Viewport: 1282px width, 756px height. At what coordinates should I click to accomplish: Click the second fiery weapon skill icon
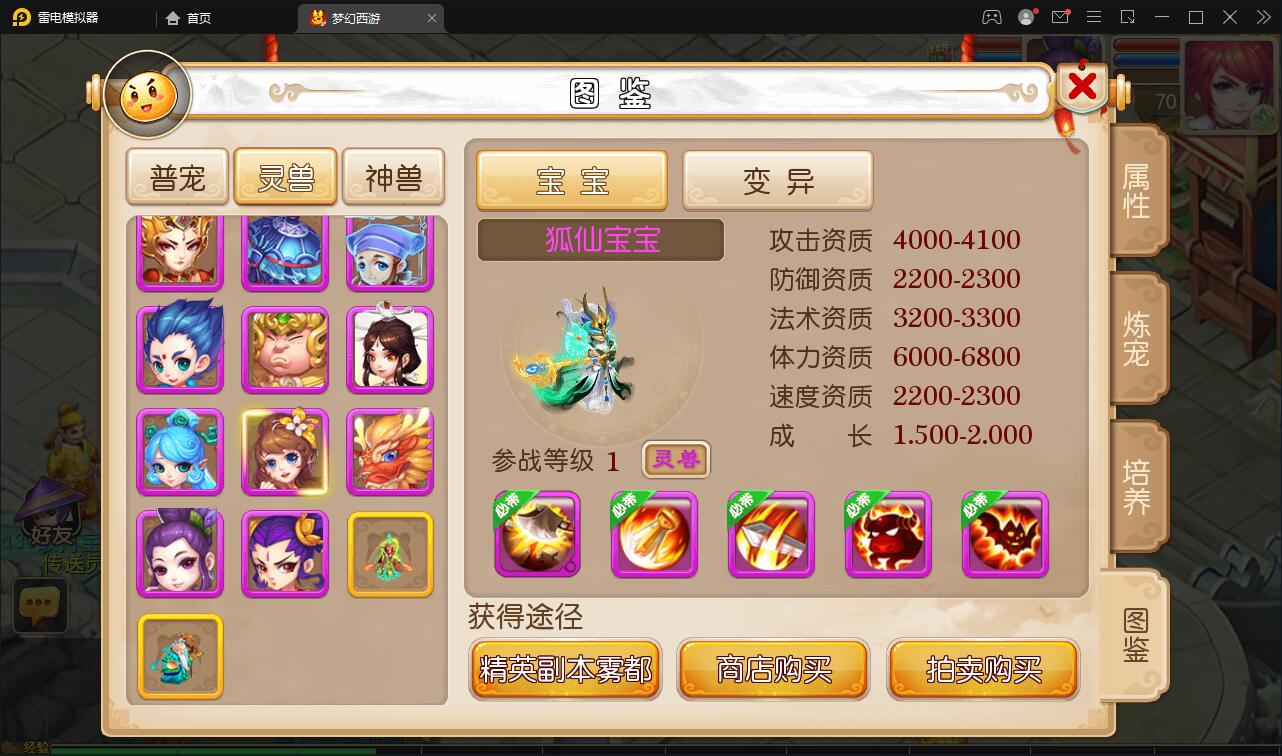(654, 536)
